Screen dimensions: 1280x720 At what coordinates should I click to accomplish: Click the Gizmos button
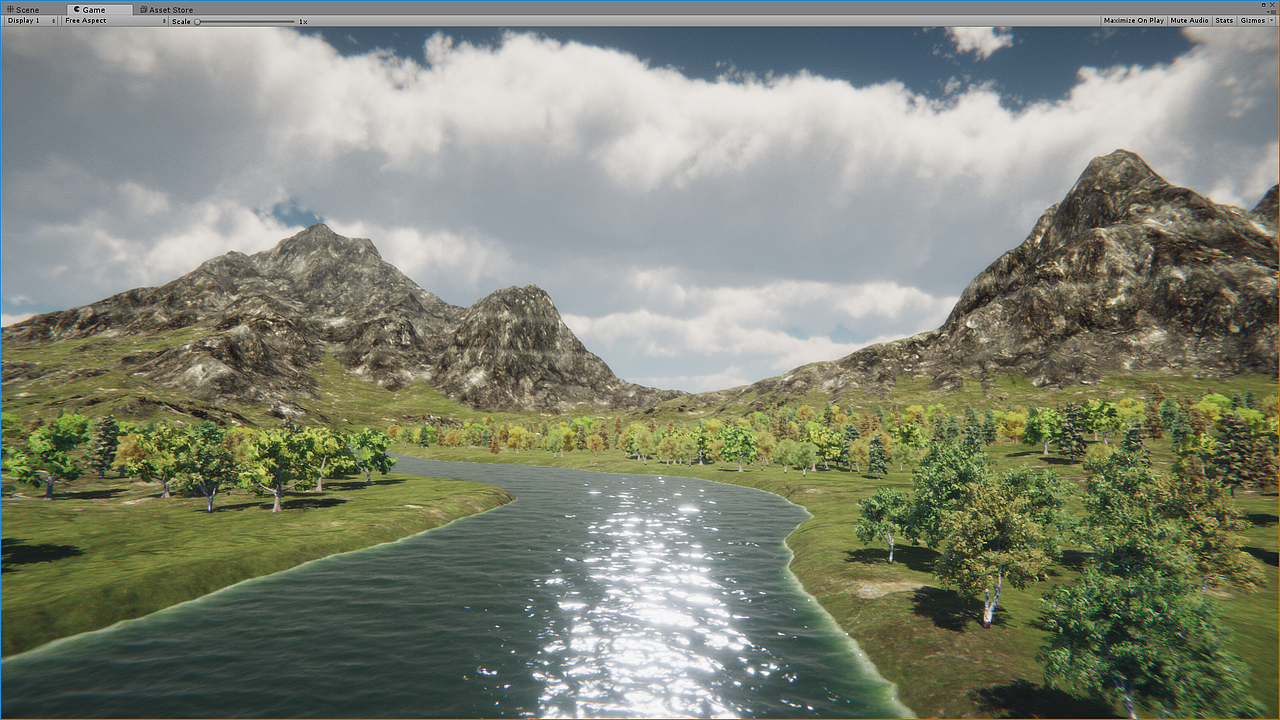1253,20
